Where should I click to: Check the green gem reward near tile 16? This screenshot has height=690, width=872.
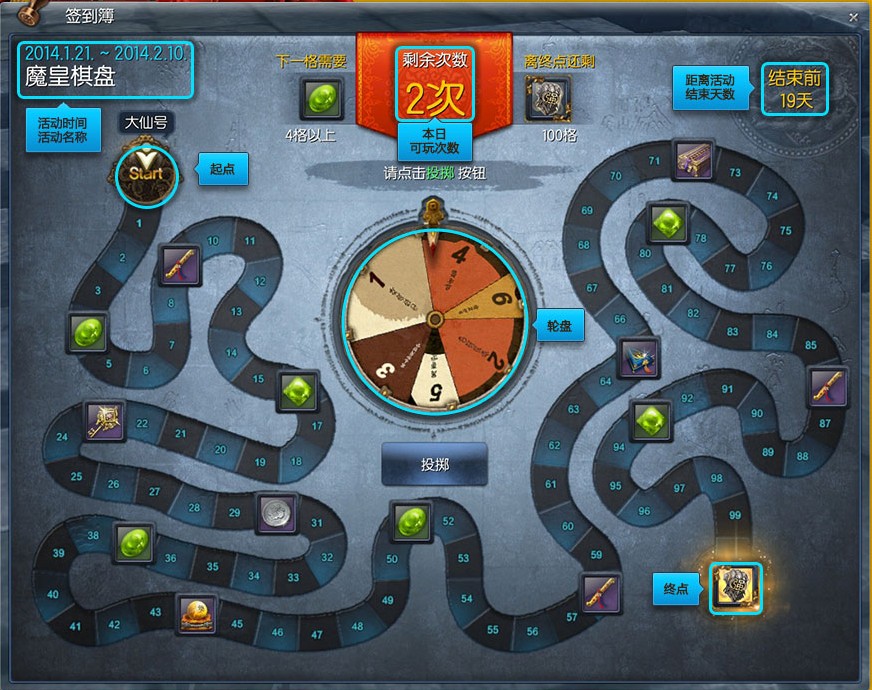(297, 391)
